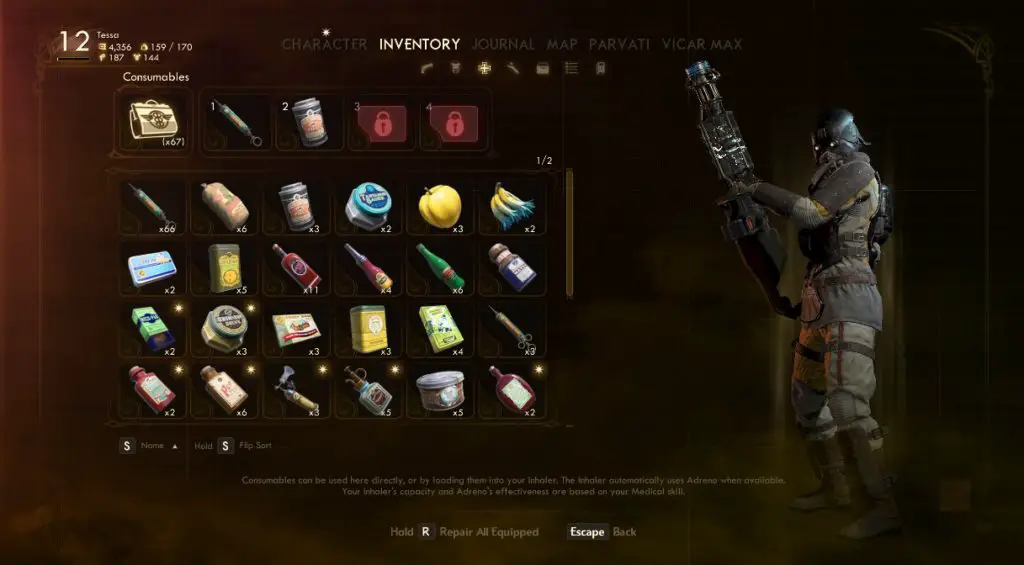The image size is (1024, 565).
Task: Show the armor inventory category
Action: pyautogui.click(x=456, y=68)
